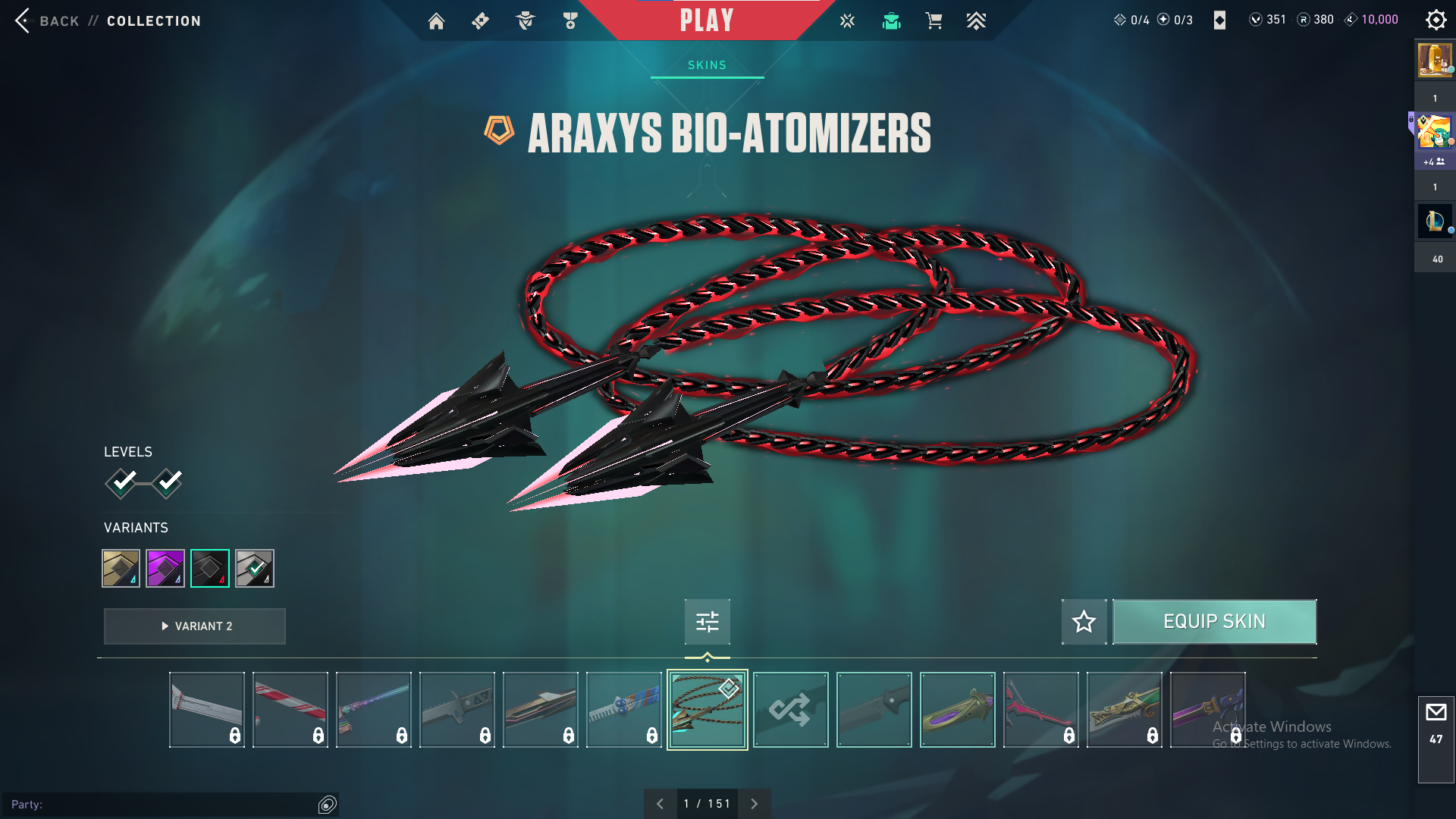Select the first skin level checkmark

click(121, 482)
